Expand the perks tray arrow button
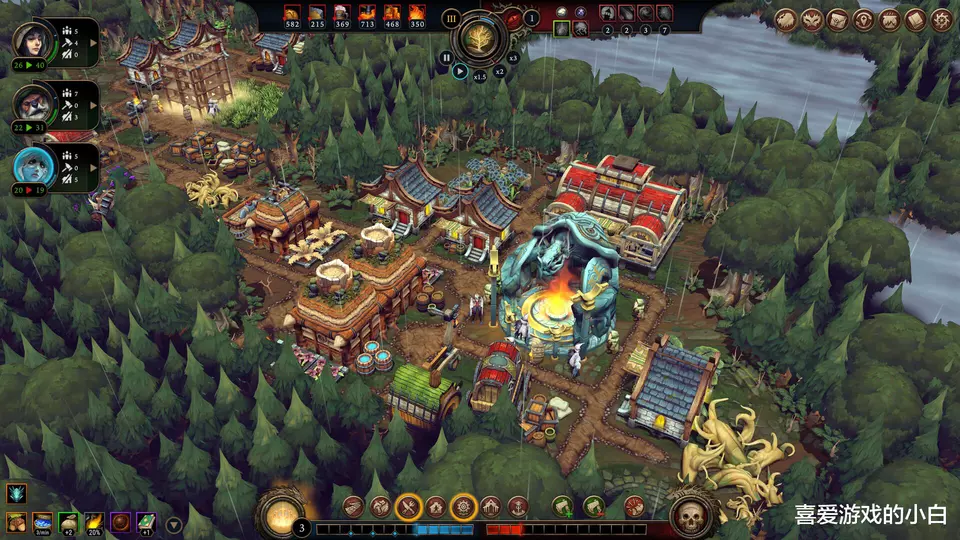 coord(174,524)
